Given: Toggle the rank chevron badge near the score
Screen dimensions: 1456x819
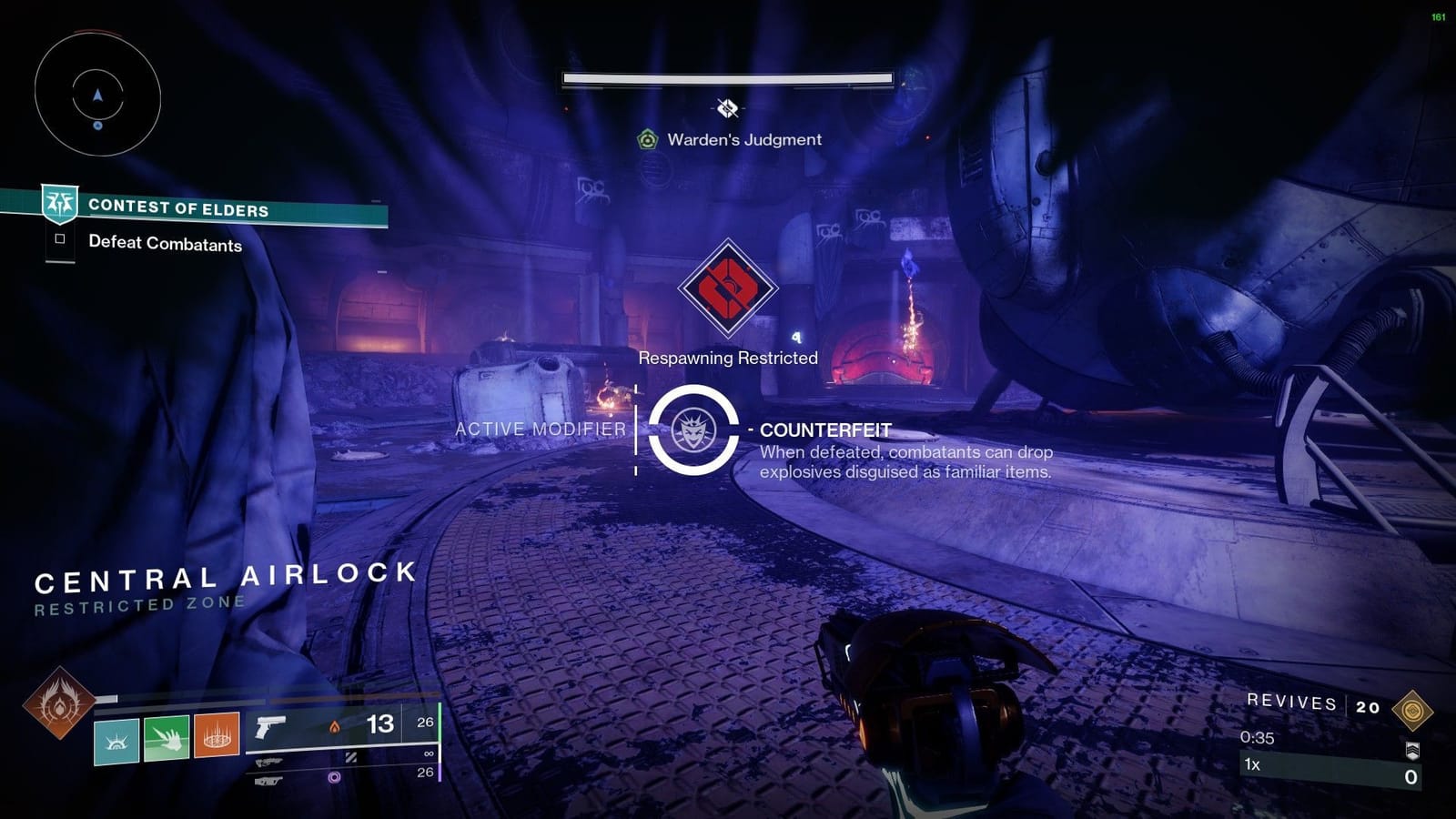Looking at the screenshot, I should [x=1414, y=752].
